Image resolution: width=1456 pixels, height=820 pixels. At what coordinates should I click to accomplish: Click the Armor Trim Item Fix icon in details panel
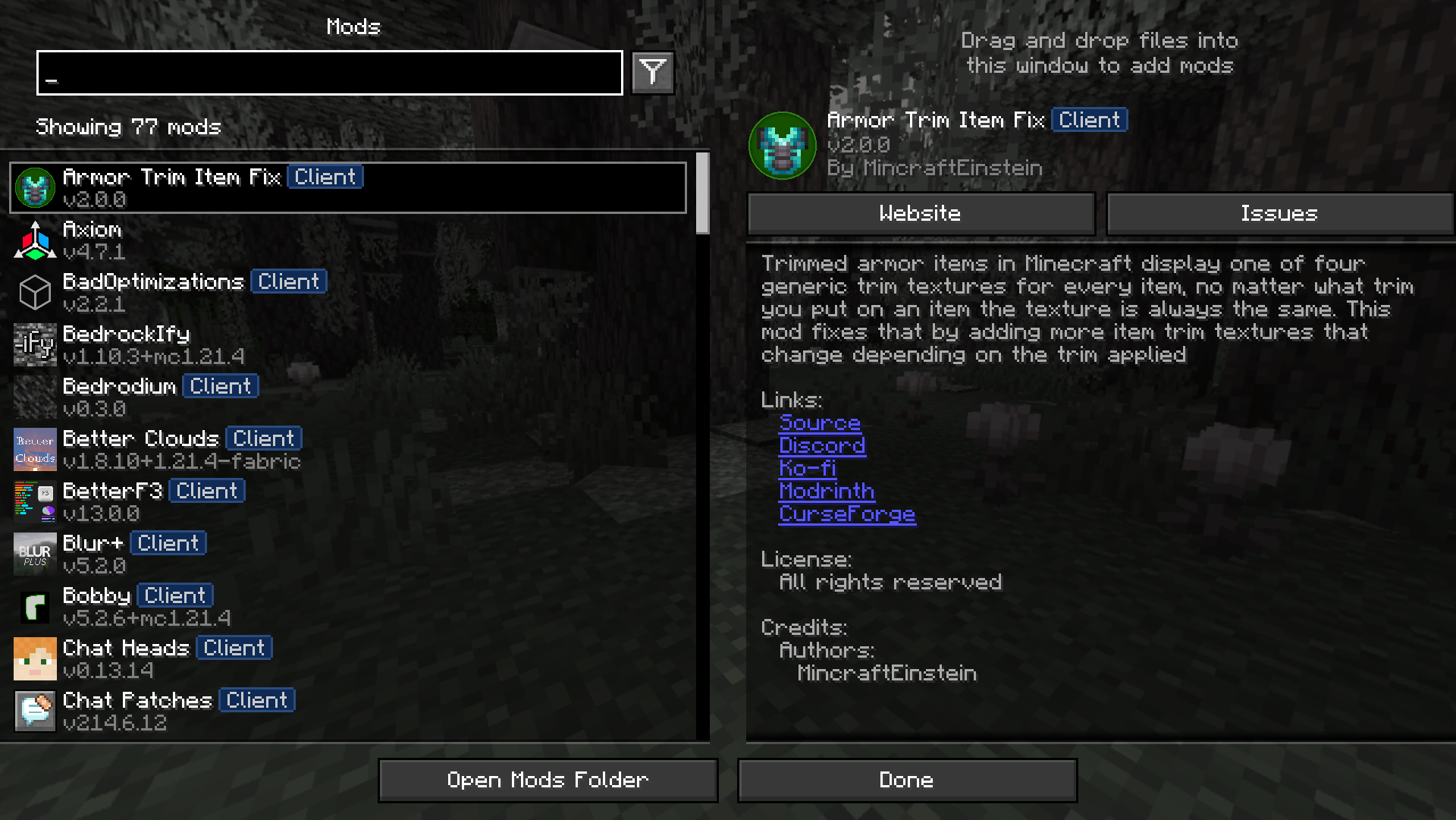(x=783, y=145)
